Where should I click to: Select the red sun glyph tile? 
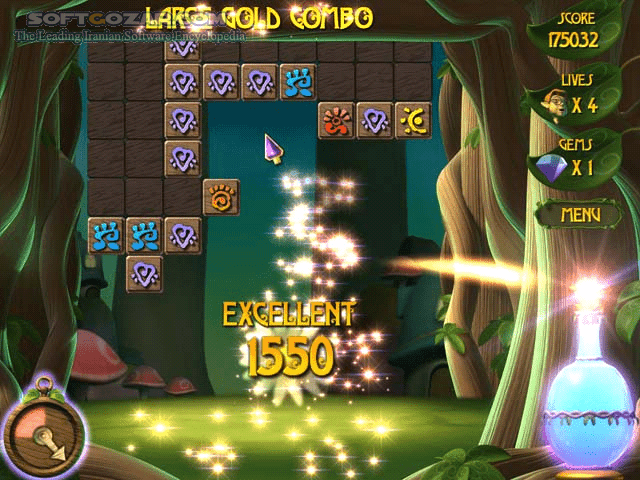pyautogui.click(x=336, y=121)
